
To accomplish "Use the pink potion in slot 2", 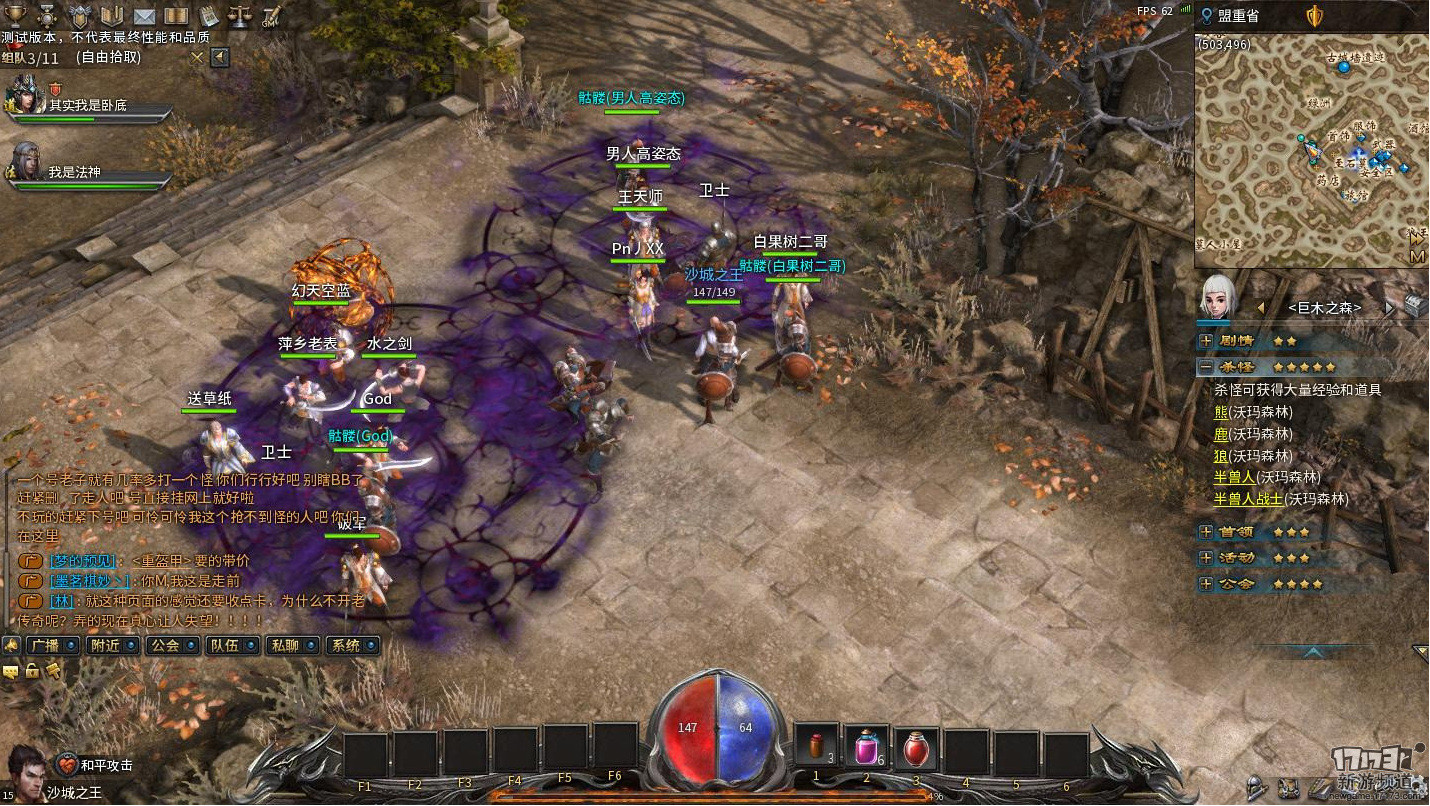I will (x=866, y=748).
